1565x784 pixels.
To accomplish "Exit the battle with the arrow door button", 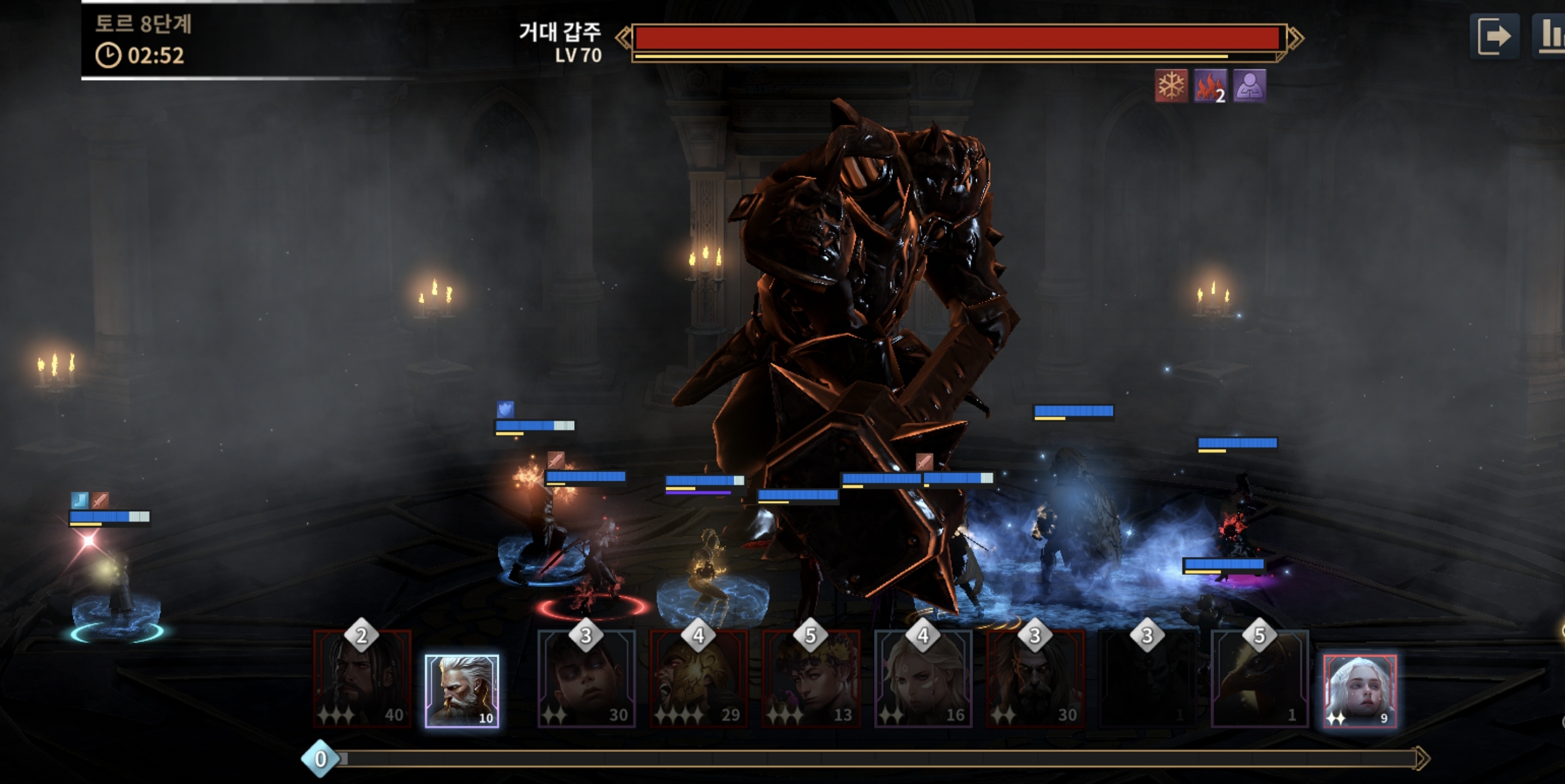I will (1494, 36).
